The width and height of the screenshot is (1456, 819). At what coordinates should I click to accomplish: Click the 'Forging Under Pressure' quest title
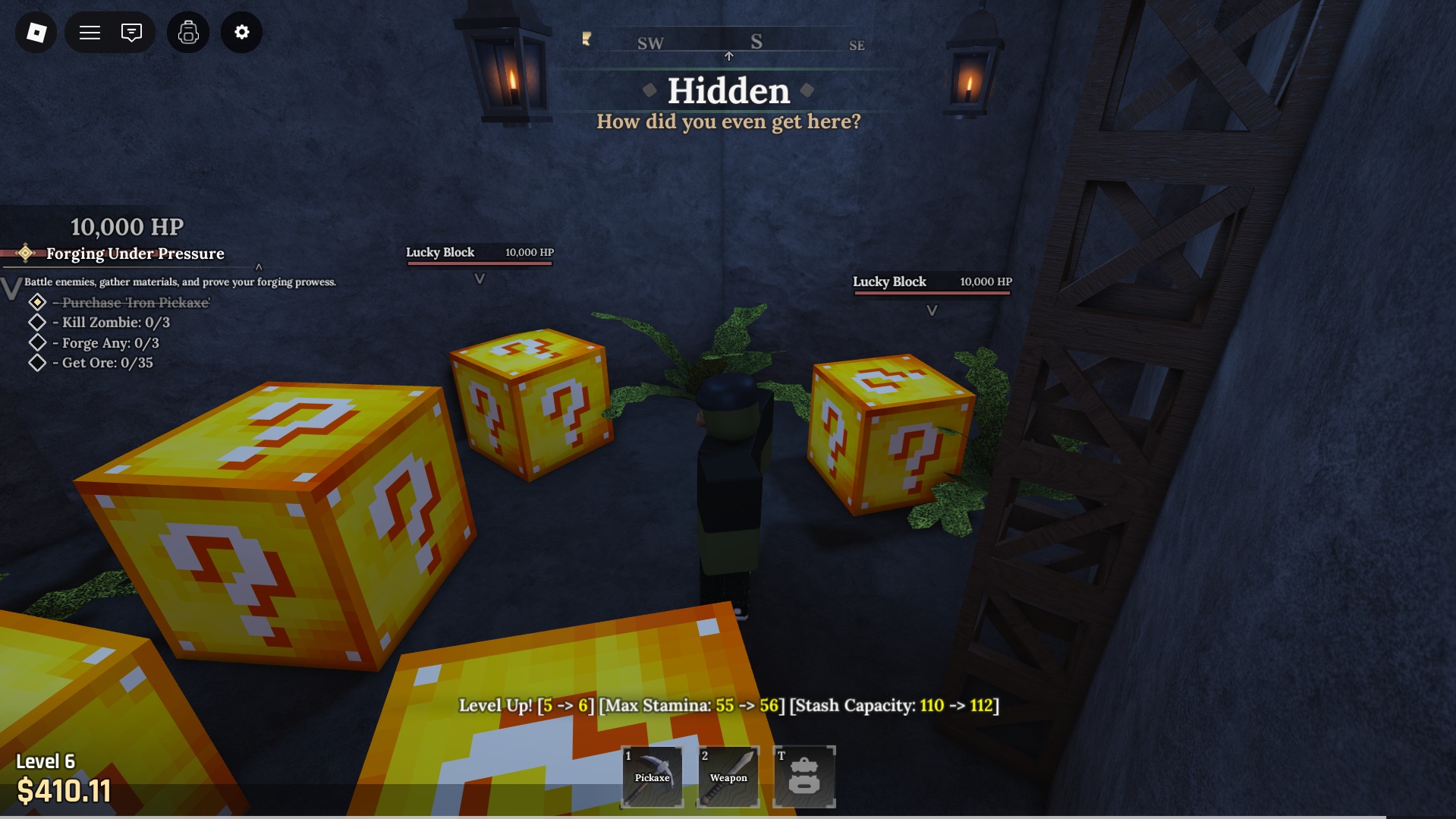point(136,254)
